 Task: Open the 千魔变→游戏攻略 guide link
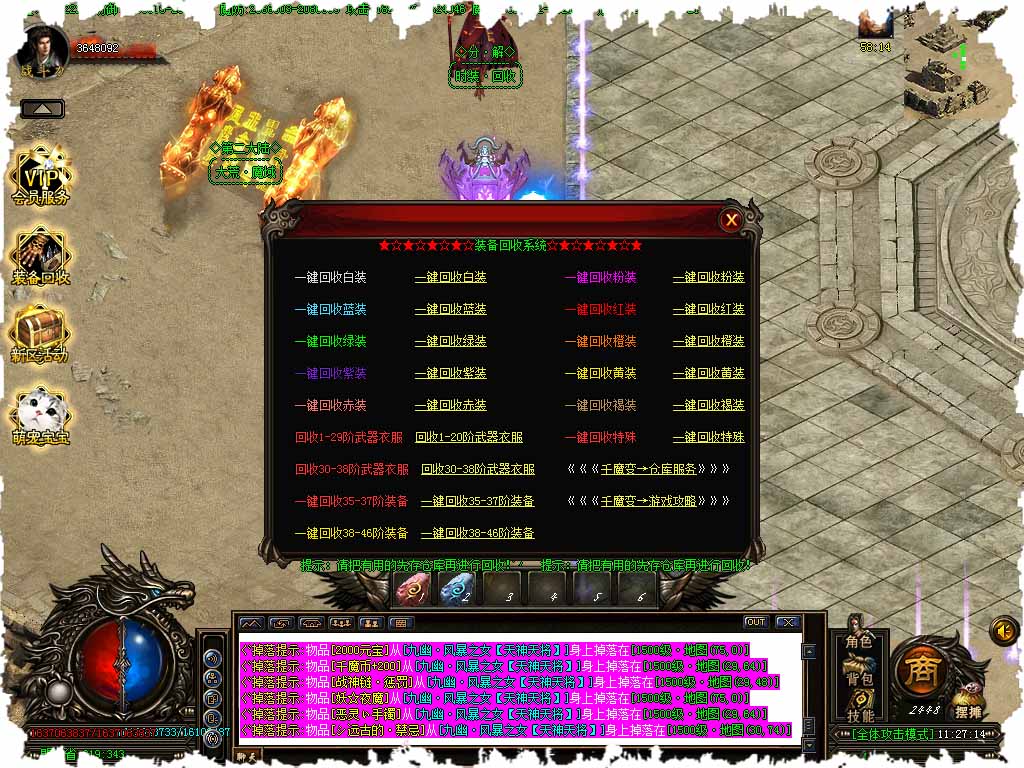pos(648,501)
